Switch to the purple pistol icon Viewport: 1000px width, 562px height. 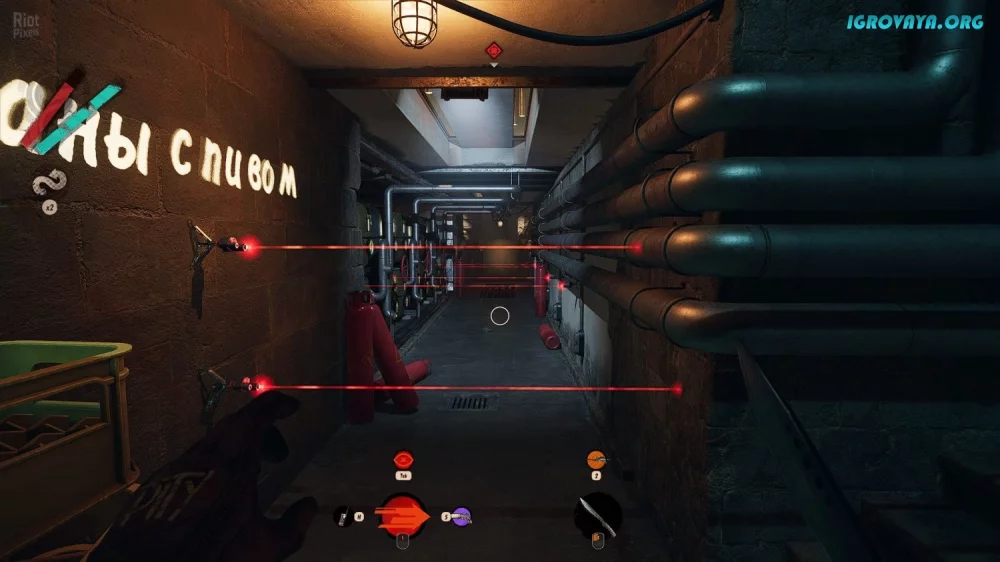(x=460, y=517)
